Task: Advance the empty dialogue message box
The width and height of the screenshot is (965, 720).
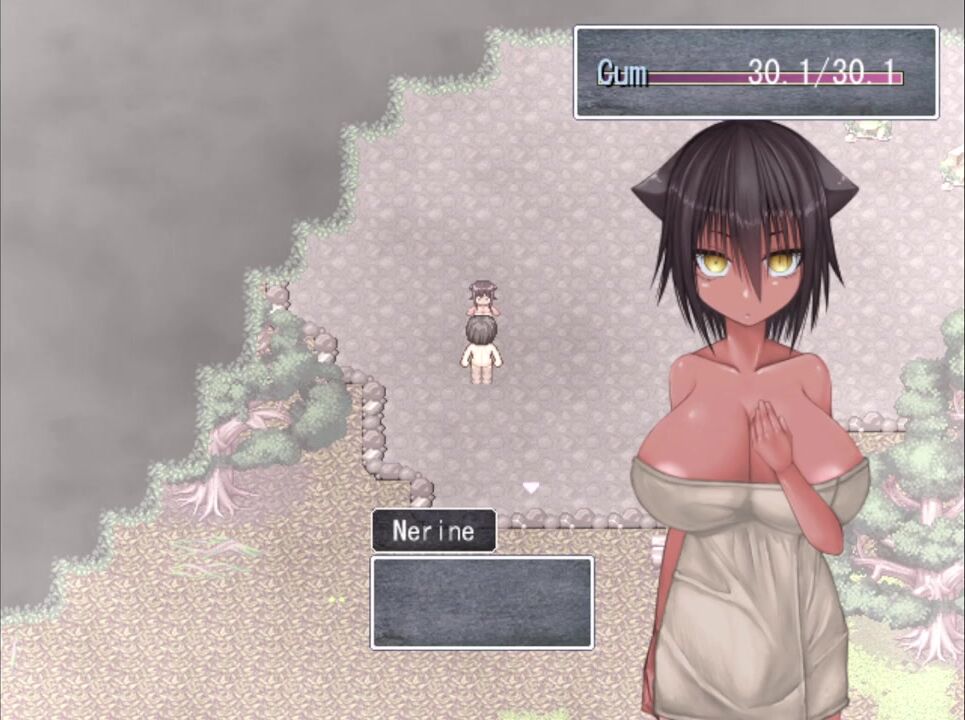Action: (481, 602)
